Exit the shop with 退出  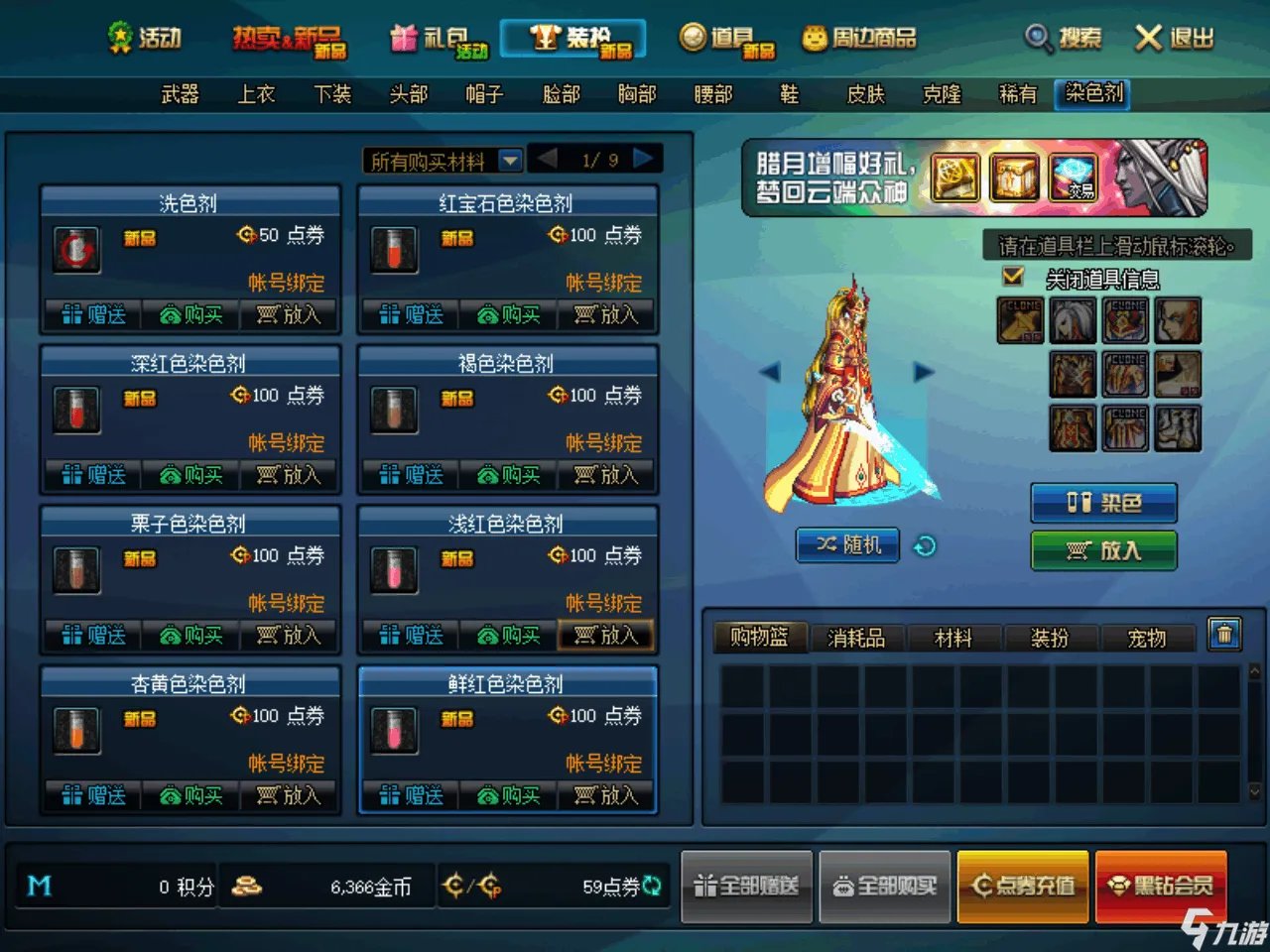pyautogui.click(x=1175, y=39)
